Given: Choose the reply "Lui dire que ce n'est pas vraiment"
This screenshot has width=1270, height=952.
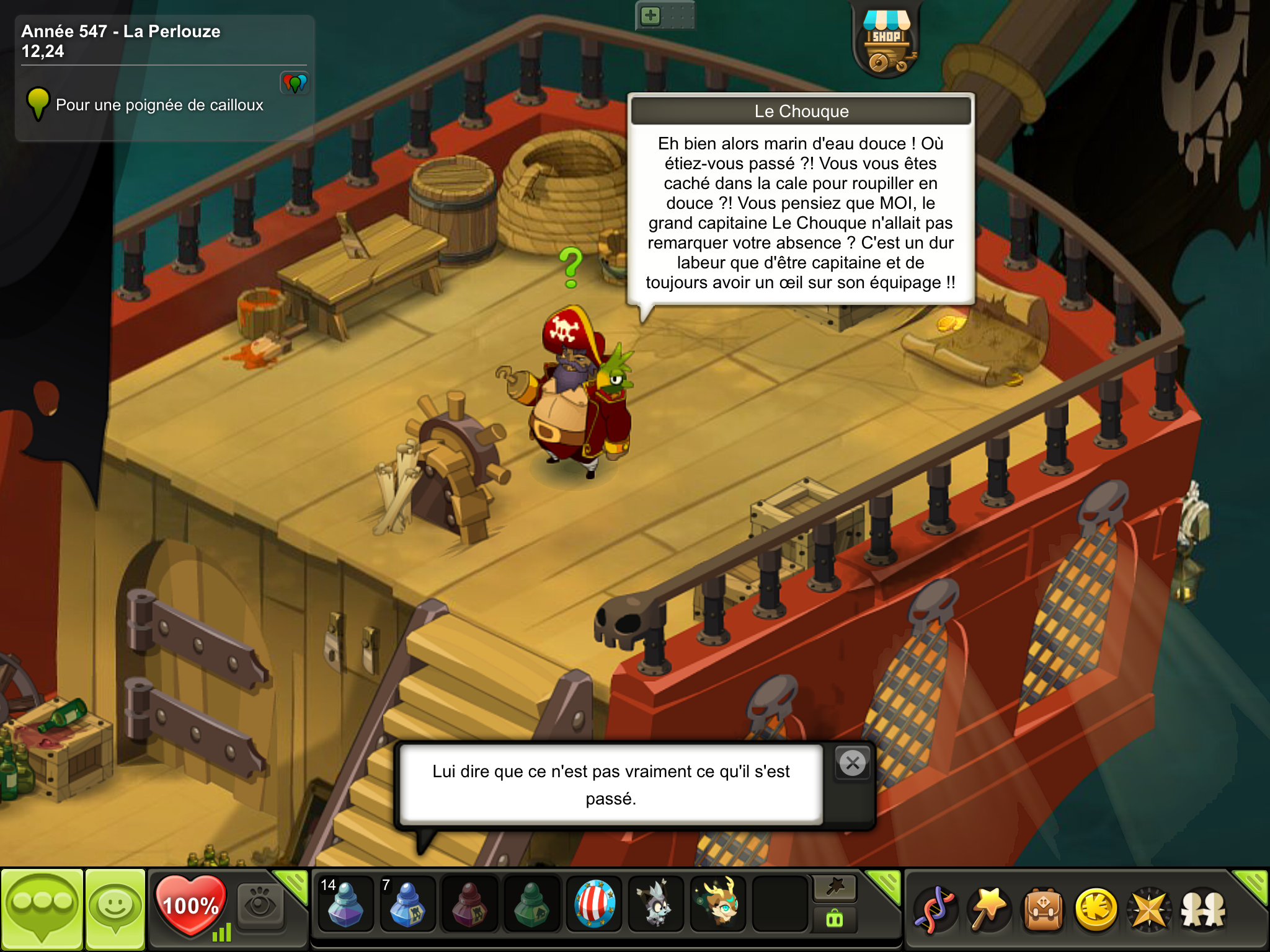Looking at the screenshot, I should coord(611,784).
